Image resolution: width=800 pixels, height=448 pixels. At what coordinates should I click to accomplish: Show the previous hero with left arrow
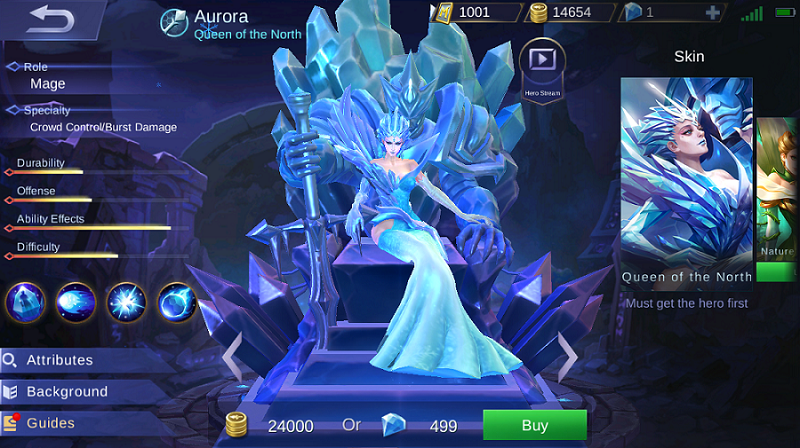click(x=231, y=351)
